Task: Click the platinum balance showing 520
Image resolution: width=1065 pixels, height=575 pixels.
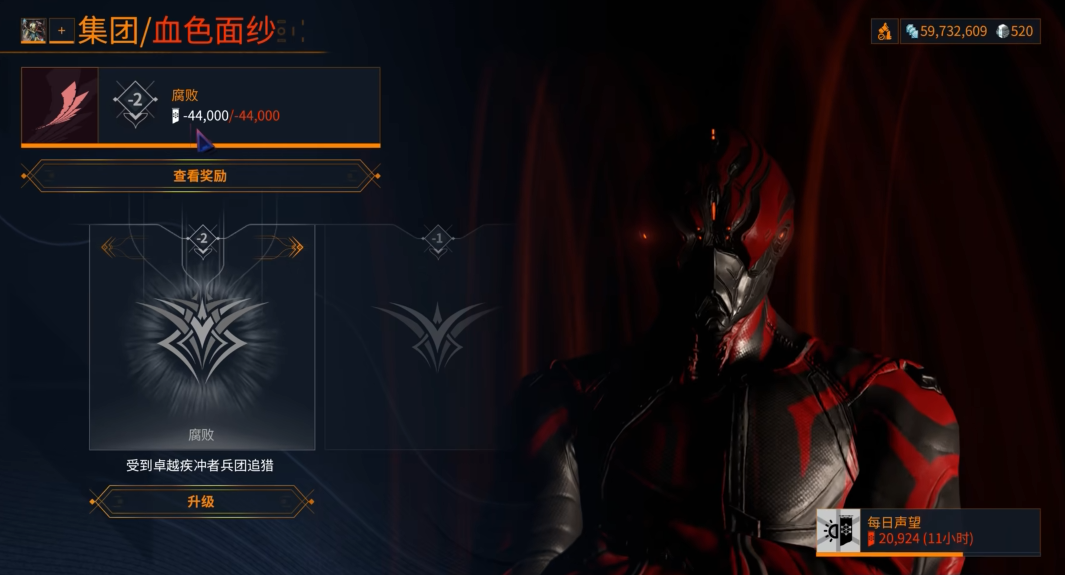Action: pyautogui.click(x=1015, y=31)
